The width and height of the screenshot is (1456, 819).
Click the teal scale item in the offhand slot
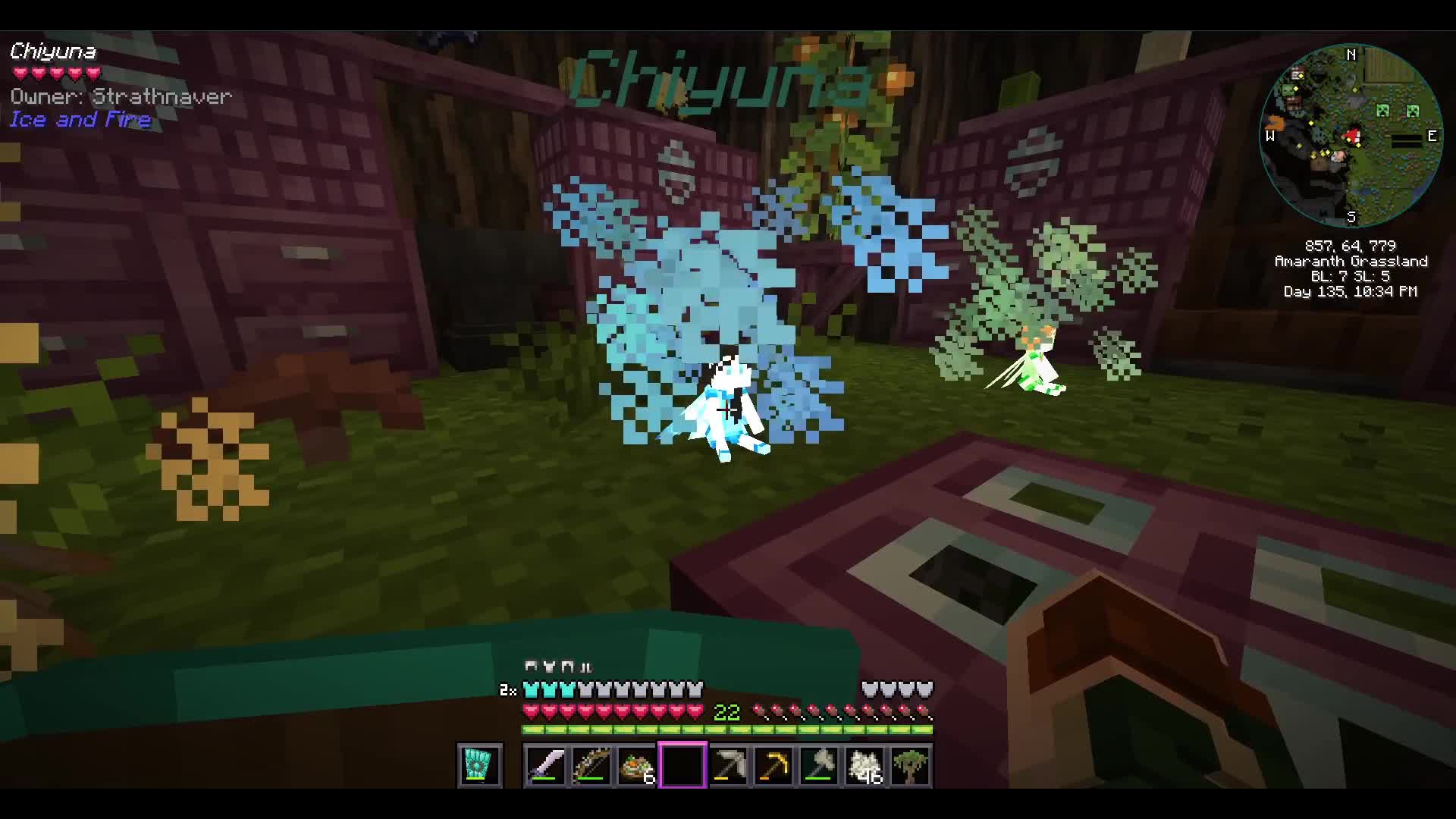pos(480,766)
